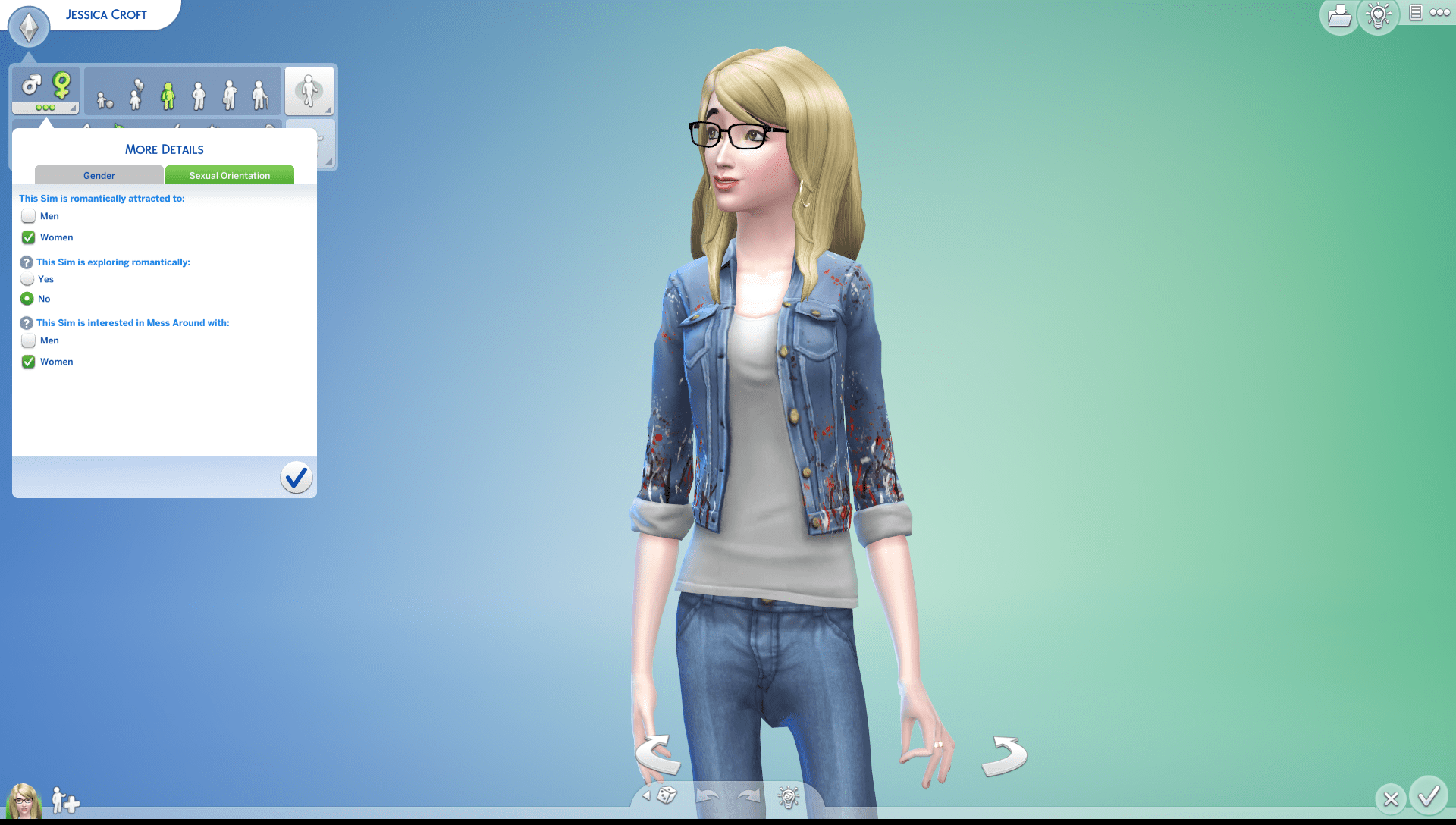1456x825 pixels.
Task: Select Jessica Croft's portrait thumbnail
Action: point(24,801)
